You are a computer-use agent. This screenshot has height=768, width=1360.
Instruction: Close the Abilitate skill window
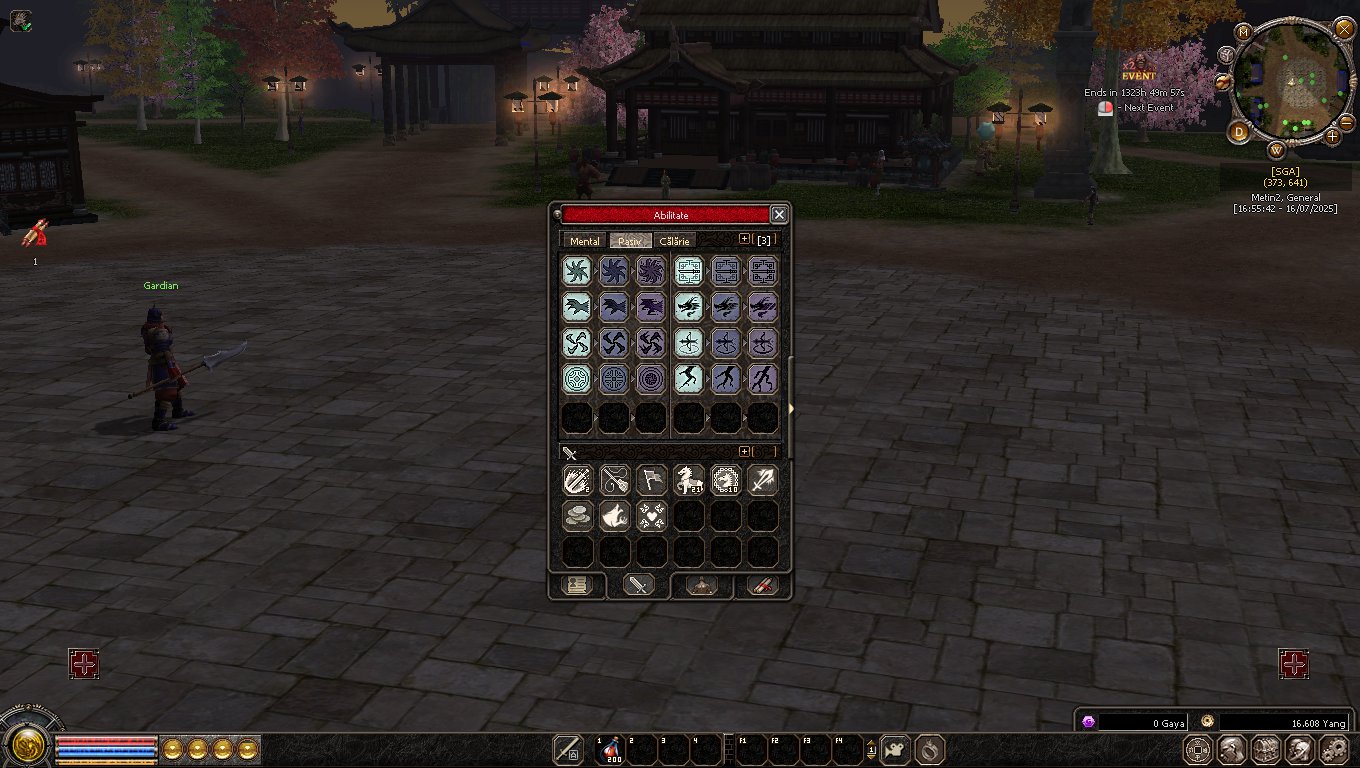click(779, 215)
